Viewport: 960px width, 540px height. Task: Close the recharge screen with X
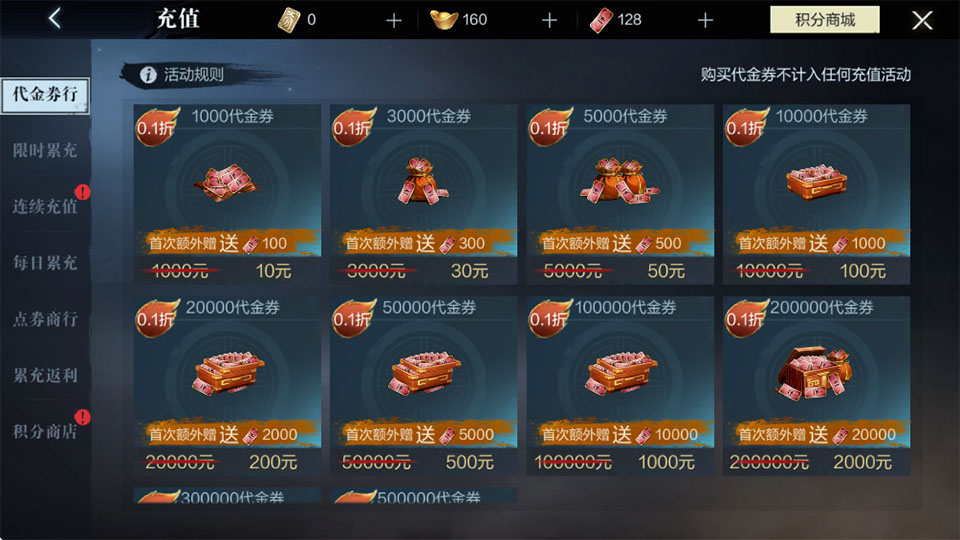(x=922, y=20)
